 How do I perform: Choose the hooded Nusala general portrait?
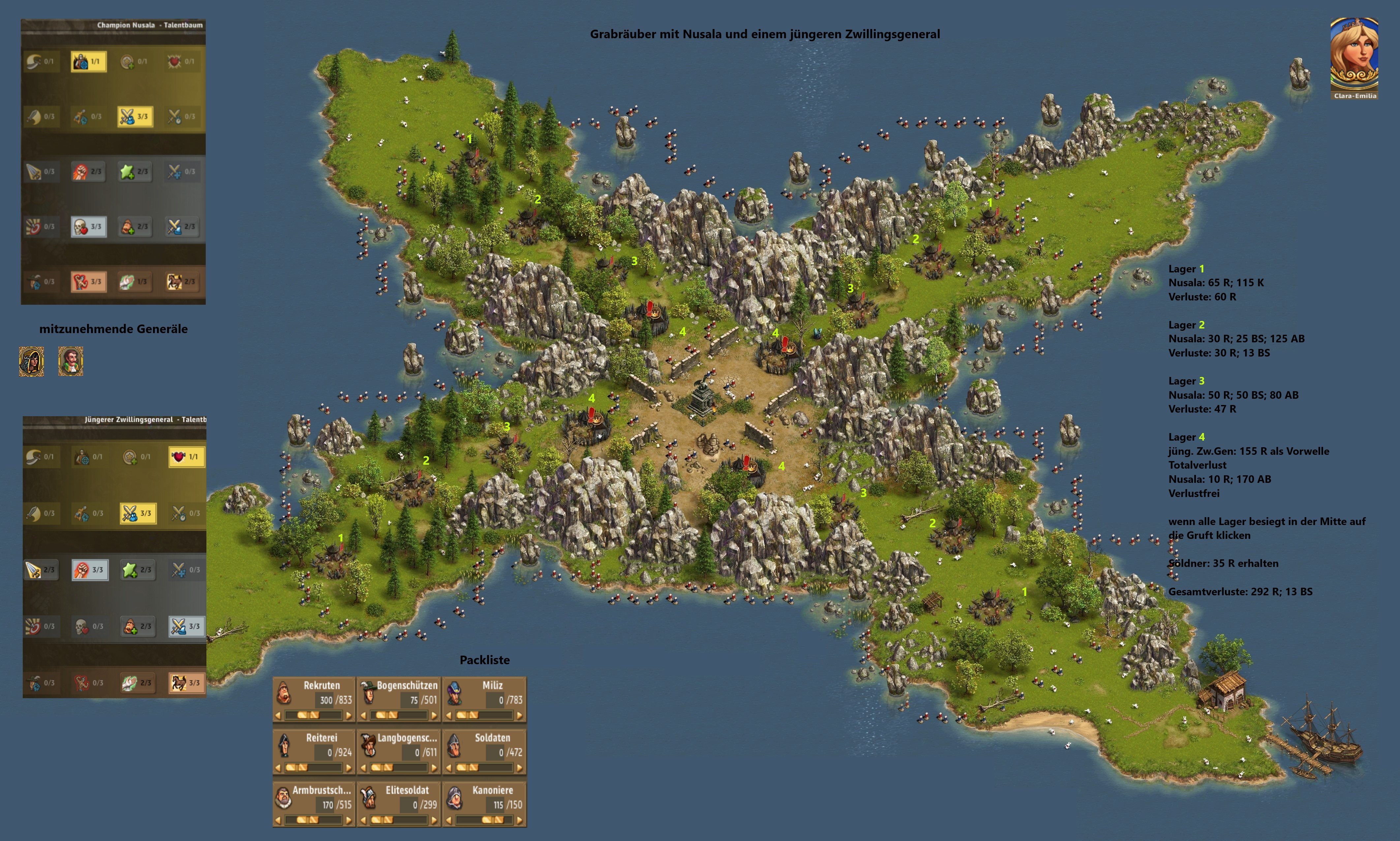[31, 361]
